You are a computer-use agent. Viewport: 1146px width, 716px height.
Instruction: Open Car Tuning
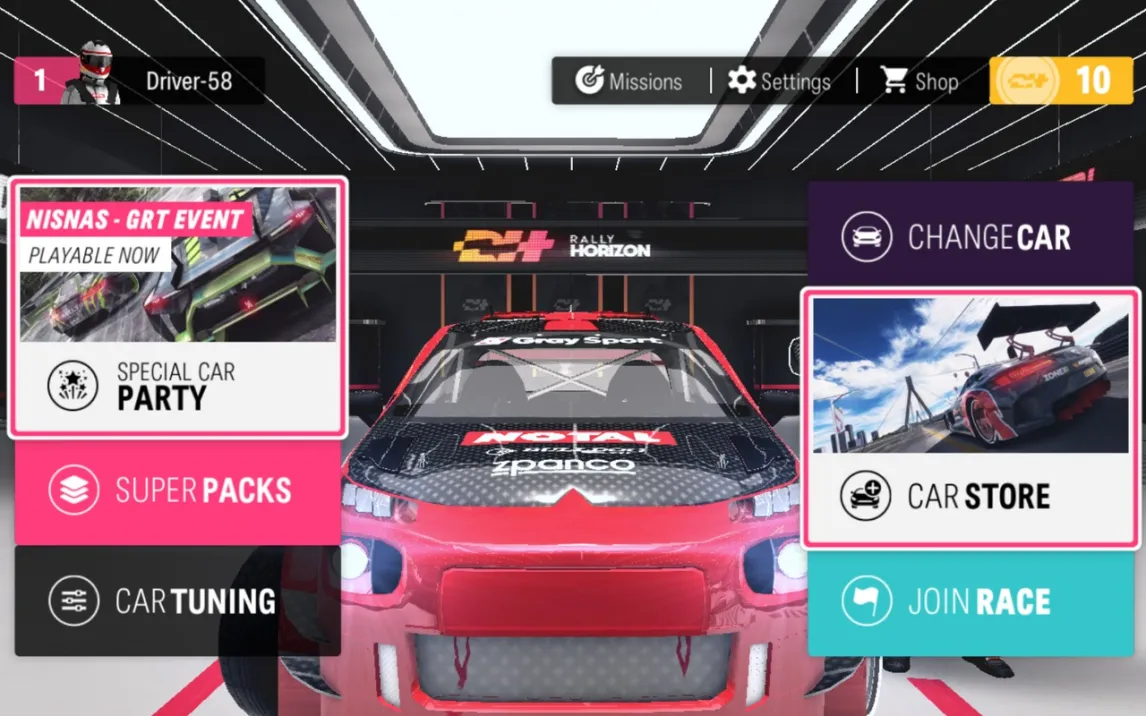pyautogui.click(x=178, y=600)
